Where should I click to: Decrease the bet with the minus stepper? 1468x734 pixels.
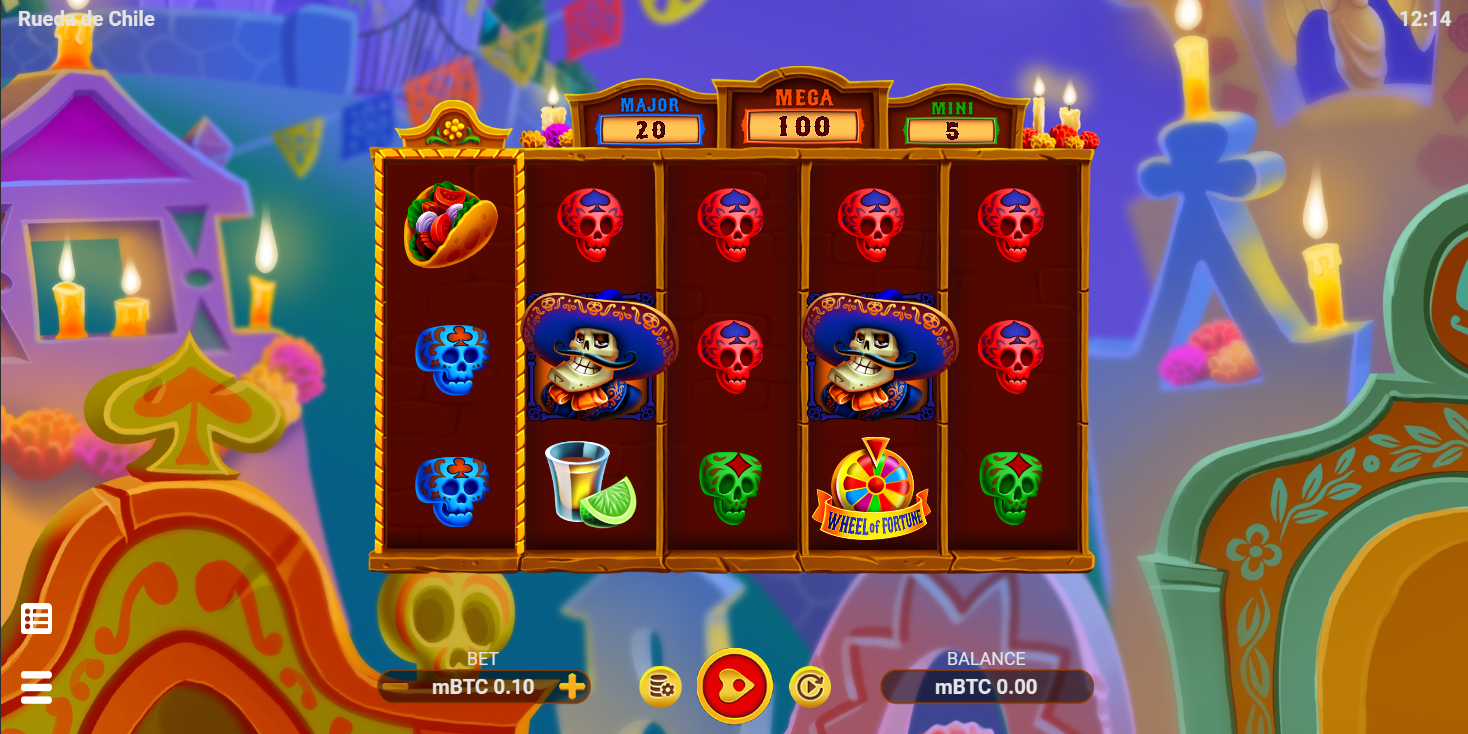(x=395, y=686)
